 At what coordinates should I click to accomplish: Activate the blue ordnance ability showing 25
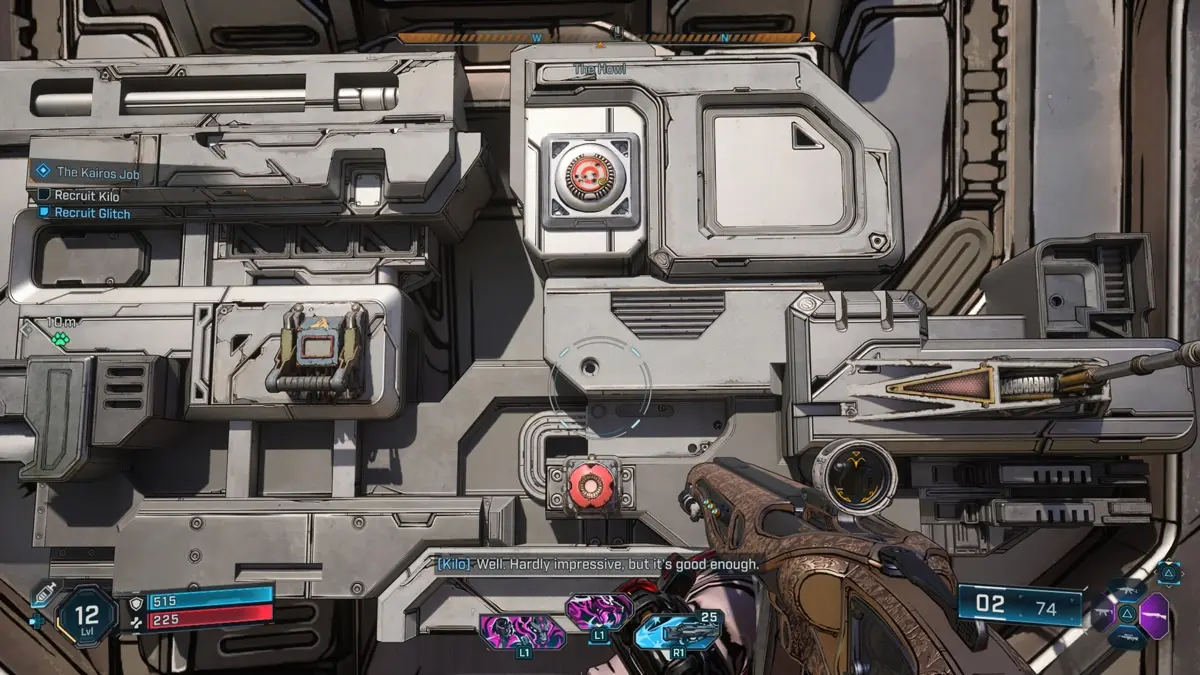click(x=678, y=629)
